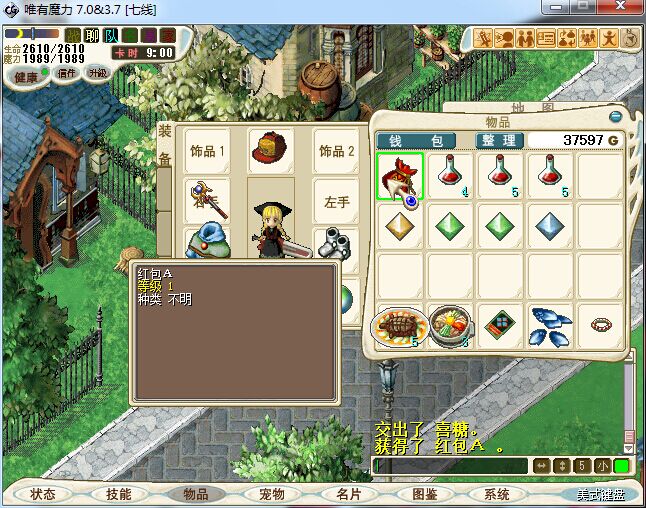Click into the chat input field
This screenshot has height=508, width=646.
point(450,466)
